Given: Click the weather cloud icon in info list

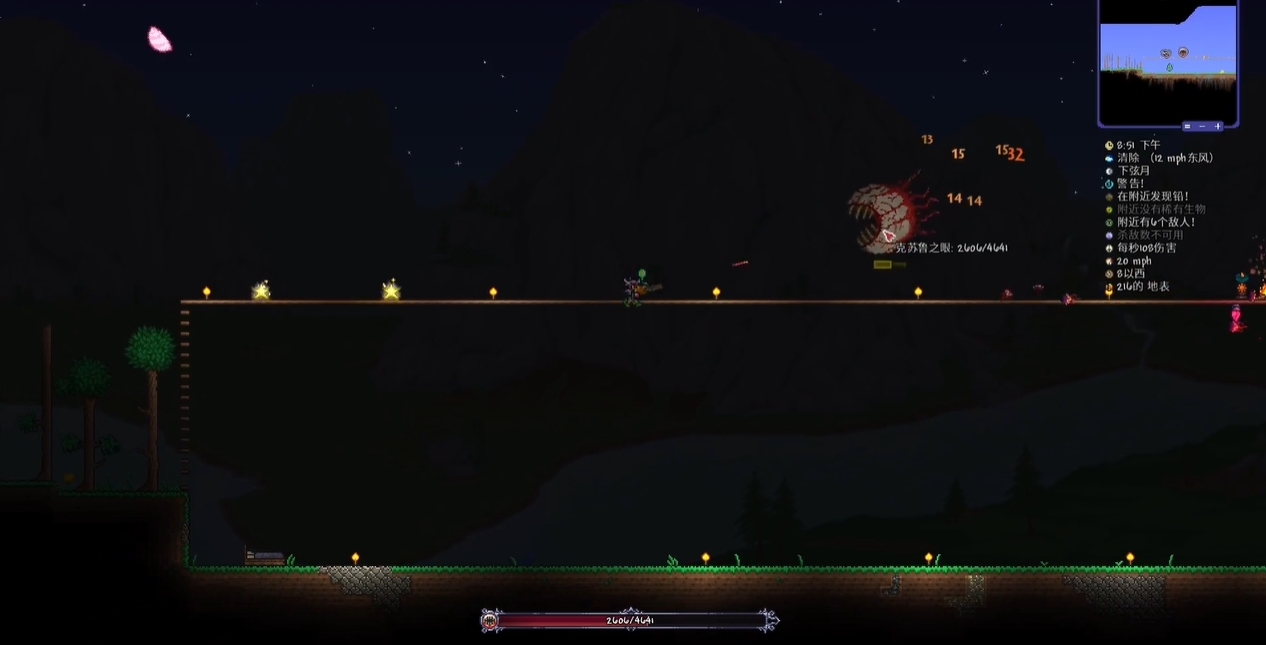Looking at the screenshot, I should [1109, 158].
